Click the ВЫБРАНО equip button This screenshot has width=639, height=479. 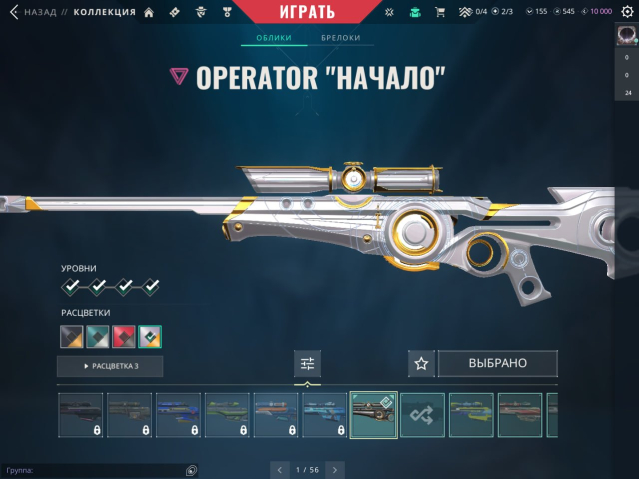(x=497, y=363)
